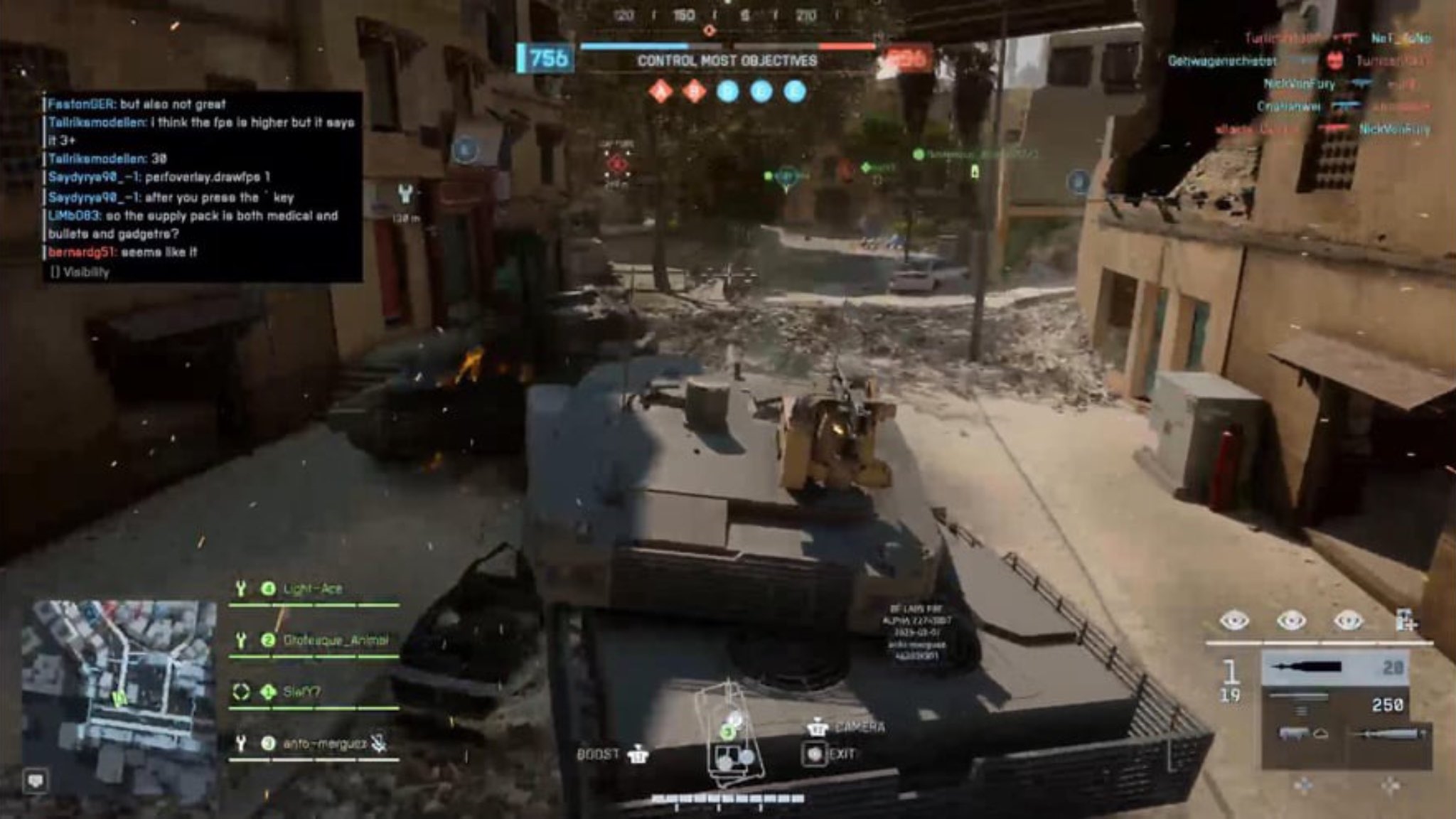Click the tactical minimap
The width and height of the screenshot is (1456, 819).
point(119,681)
